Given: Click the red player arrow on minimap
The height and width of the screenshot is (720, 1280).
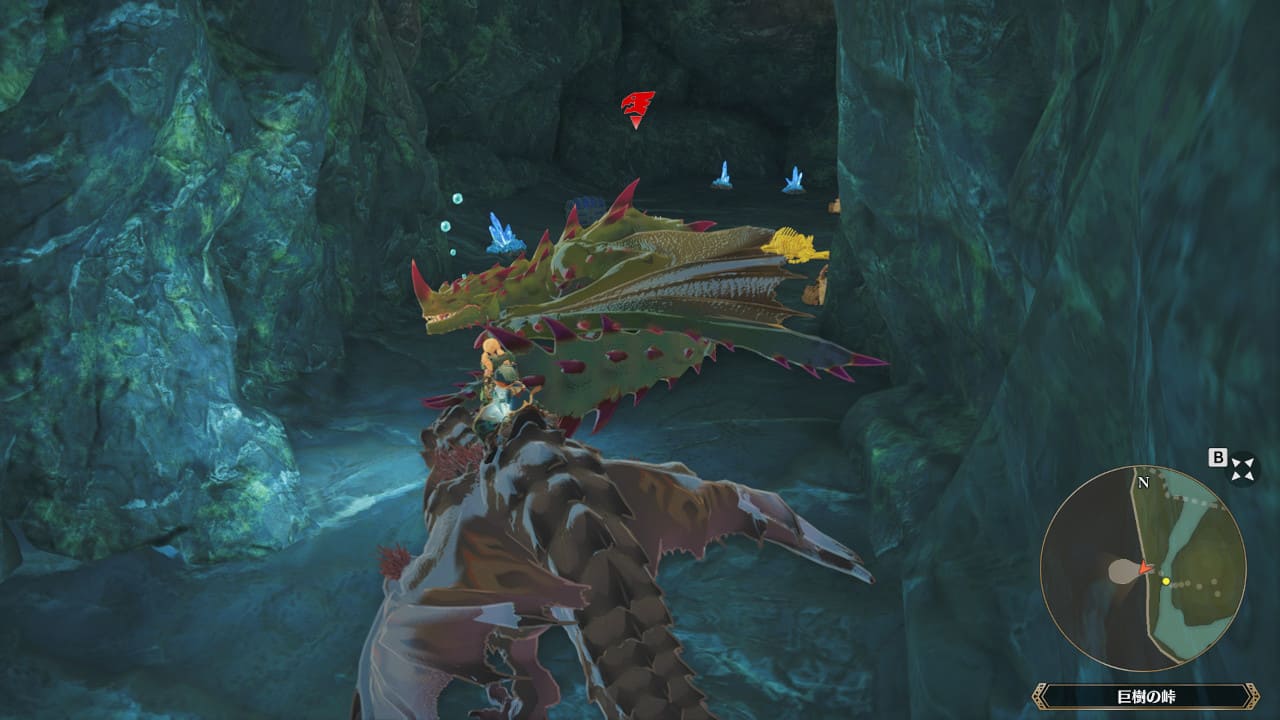Looking at the screenshot, I should pos(1144,568).
